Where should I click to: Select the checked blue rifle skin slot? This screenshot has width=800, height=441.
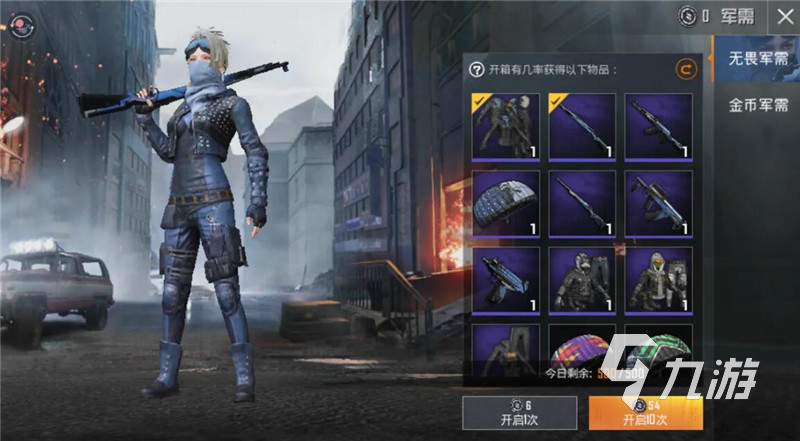pyautogui.click(x=582, y=126)
